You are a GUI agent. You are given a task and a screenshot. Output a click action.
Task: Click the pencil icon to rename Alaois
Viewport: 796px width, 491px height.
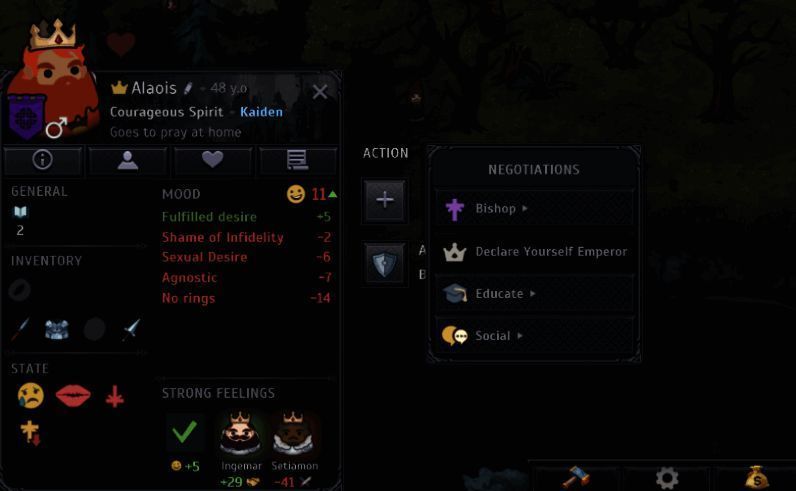coord(187,88)
